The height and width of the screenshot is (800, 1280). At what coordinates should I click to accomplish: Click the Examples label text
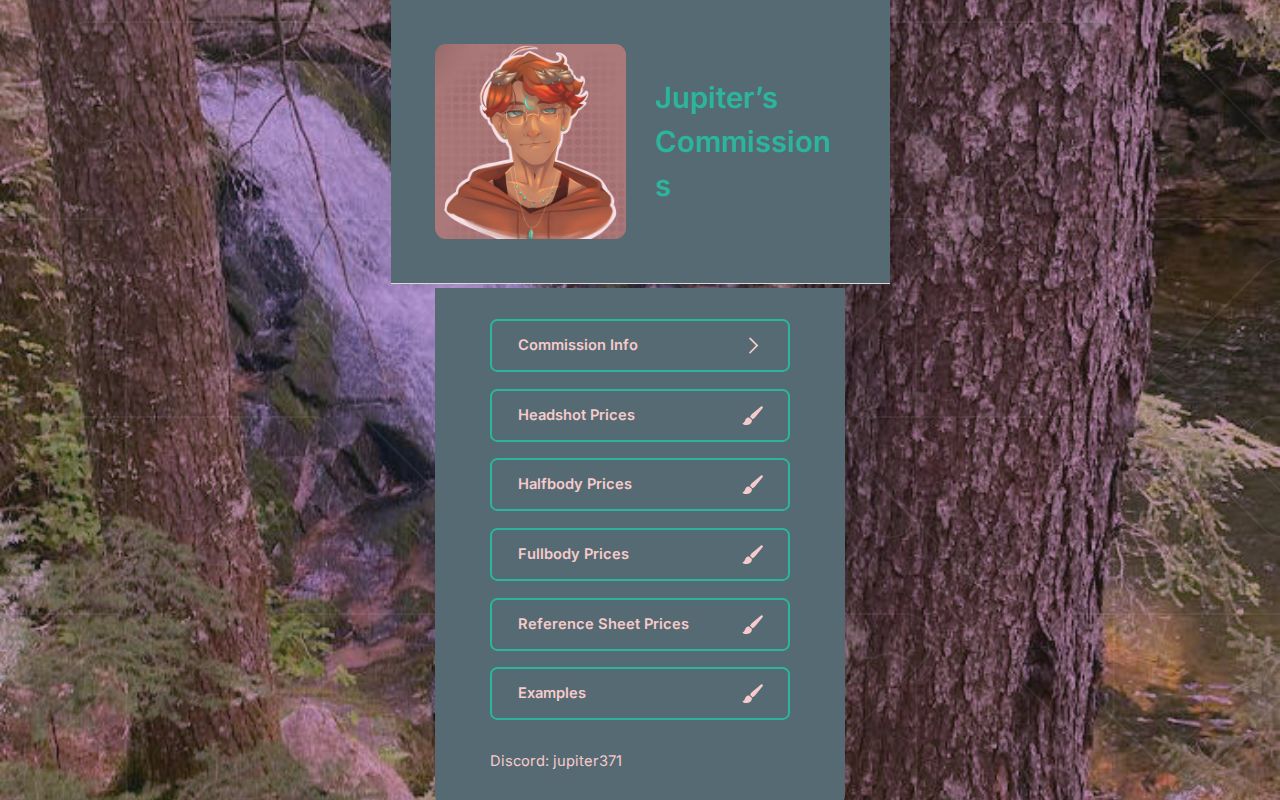(552, 693)
